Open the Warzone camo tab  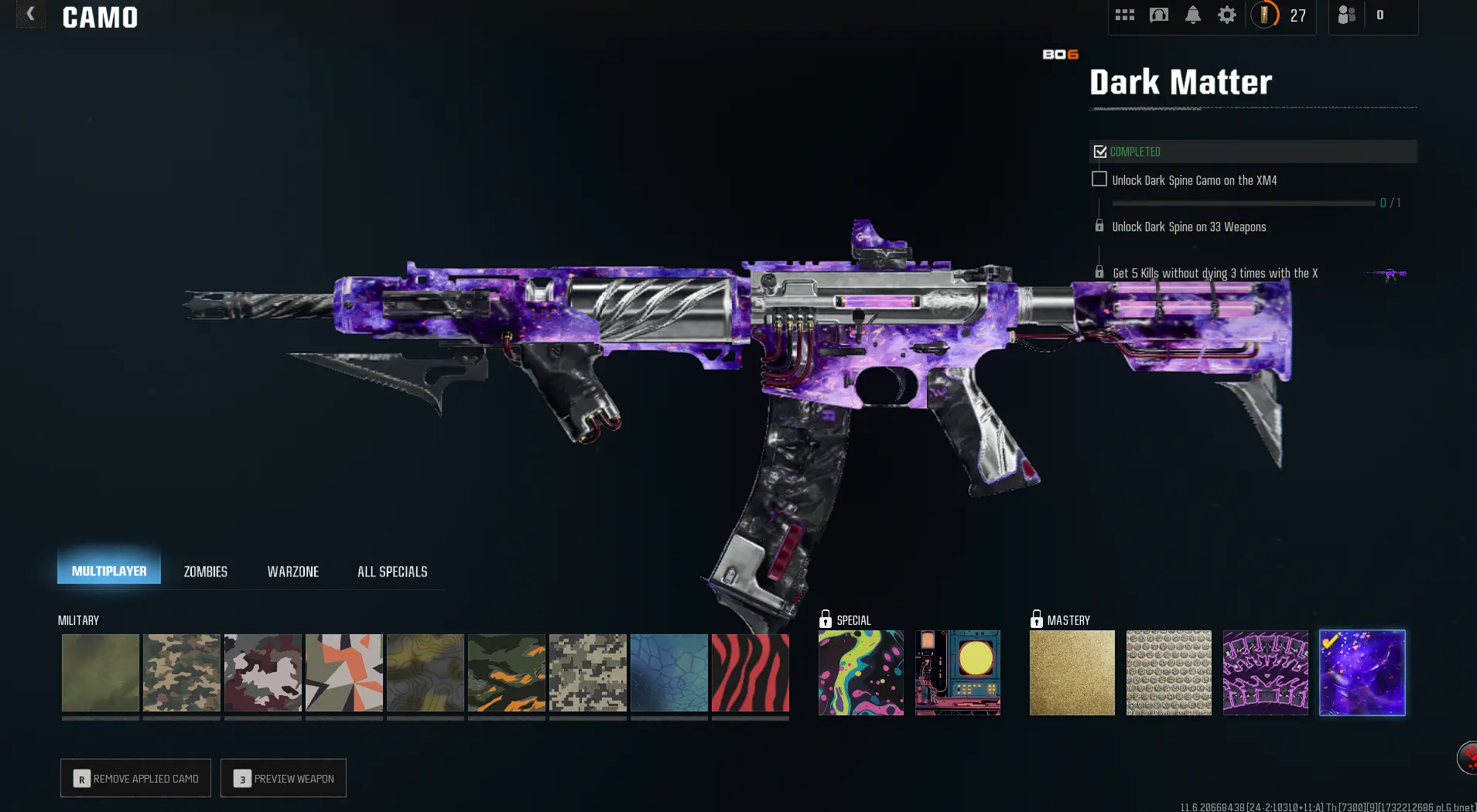(292, 571)
